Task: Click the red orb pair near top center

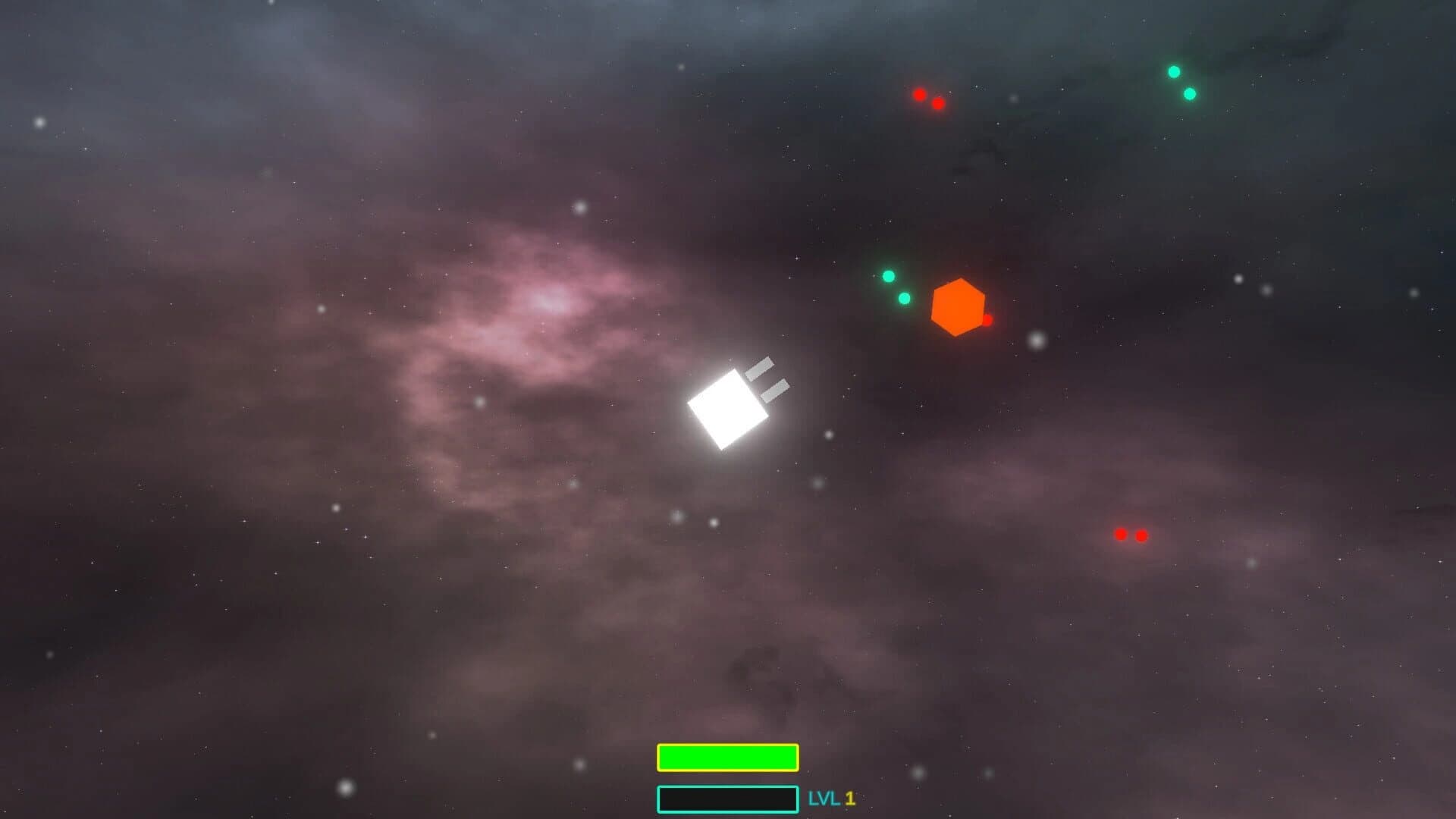Action: coord(928,99)
